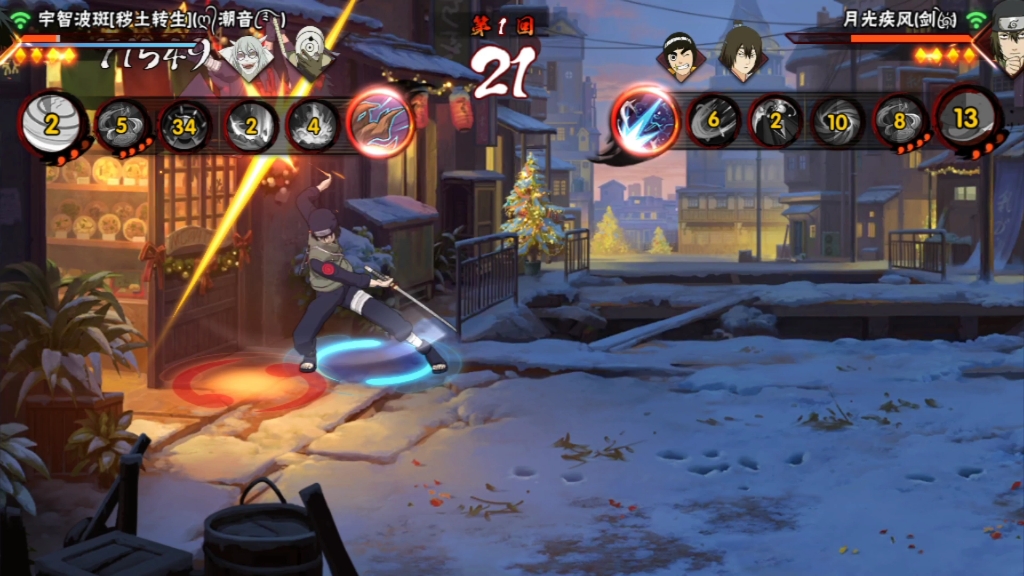Screen dimensions: 1024x576
Task: Tap Hayate's skill showing cooldown 10
Action: pyautogui.click(x=838, y=121)
